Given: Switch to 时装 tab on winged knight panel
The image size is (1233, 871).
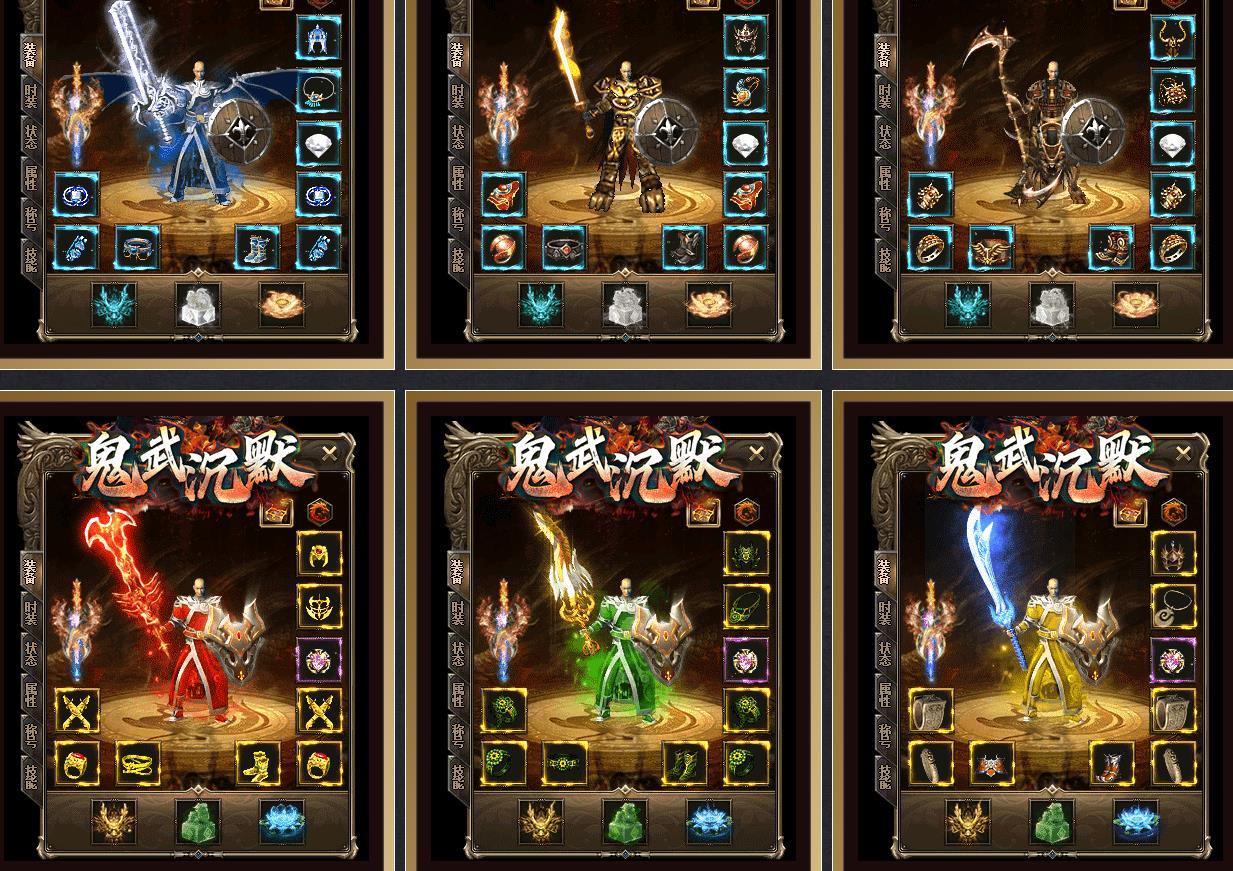Looking at the screenshot, I should tap(31, 96).
